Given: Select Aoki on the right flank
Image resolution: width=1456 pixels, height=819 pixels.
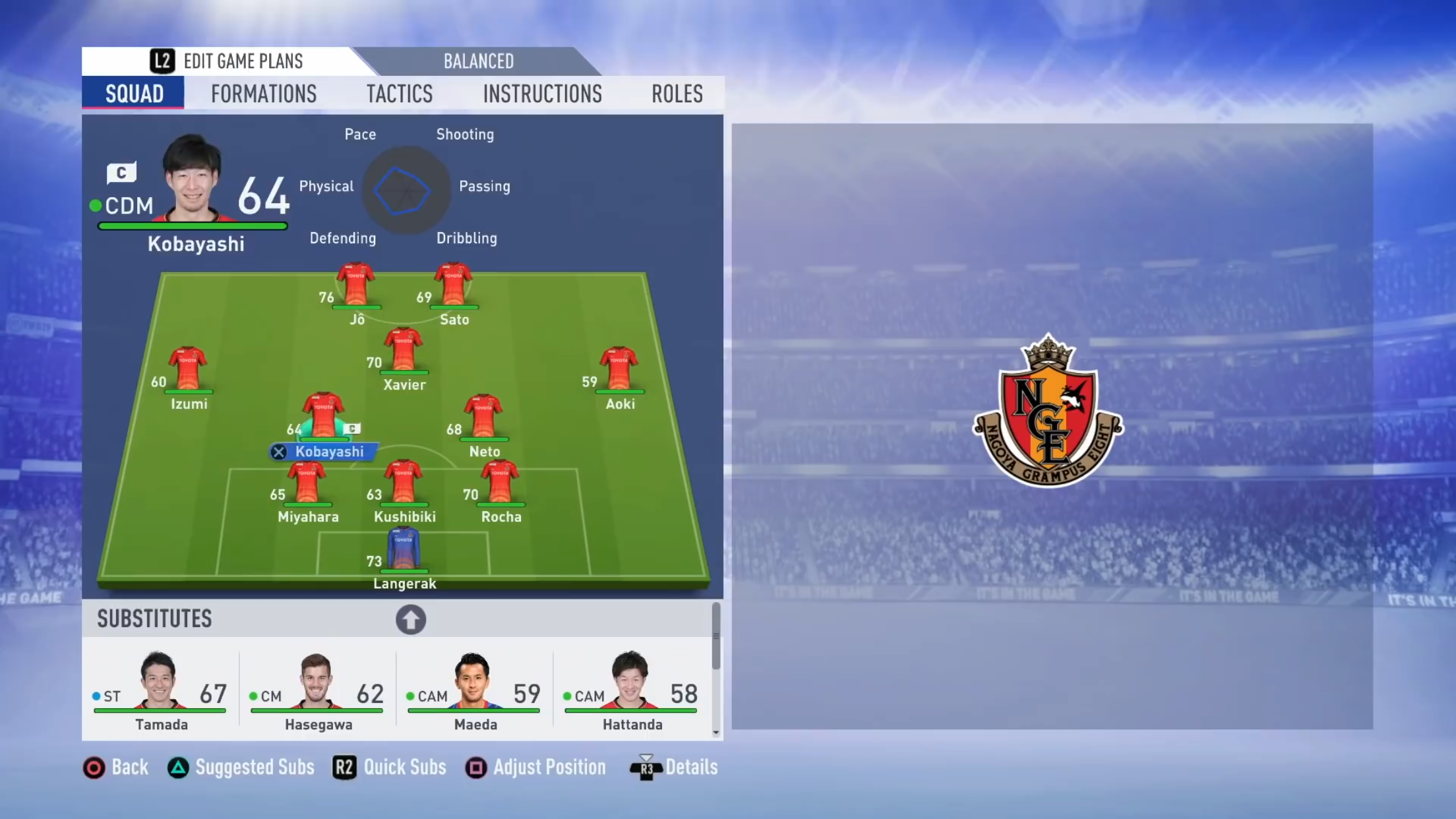Looking at the screenshot, I should (x=619, y=369).
